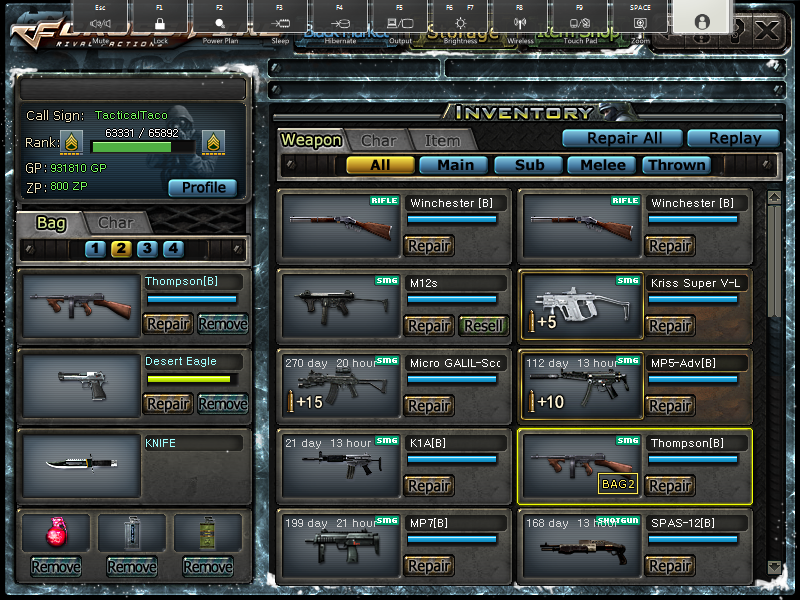800x600 pixels.
Task: Show only Thrown weapons
Action: 677,165
